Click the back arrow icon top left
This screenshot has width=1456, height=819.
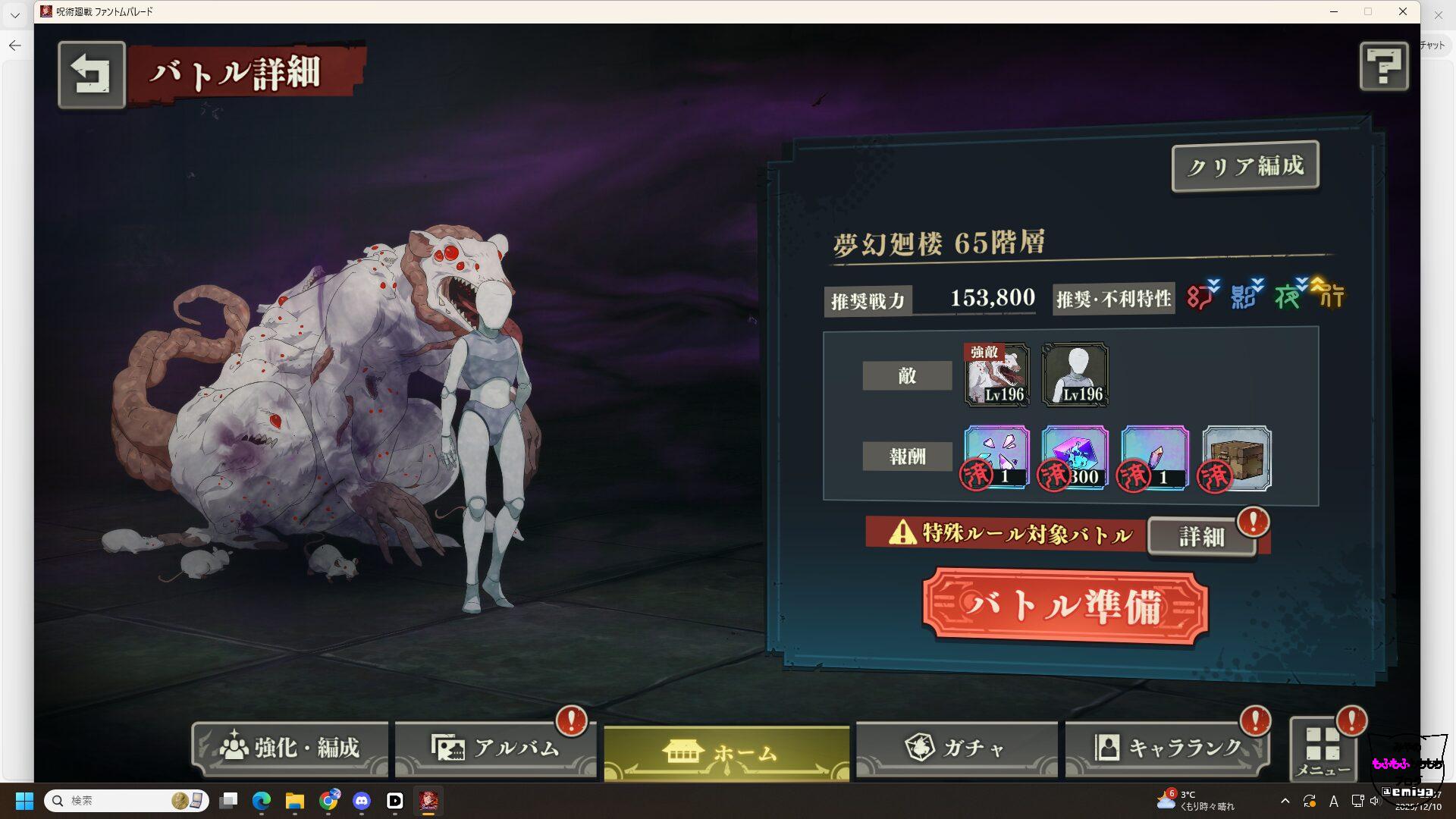click(92, 75)
